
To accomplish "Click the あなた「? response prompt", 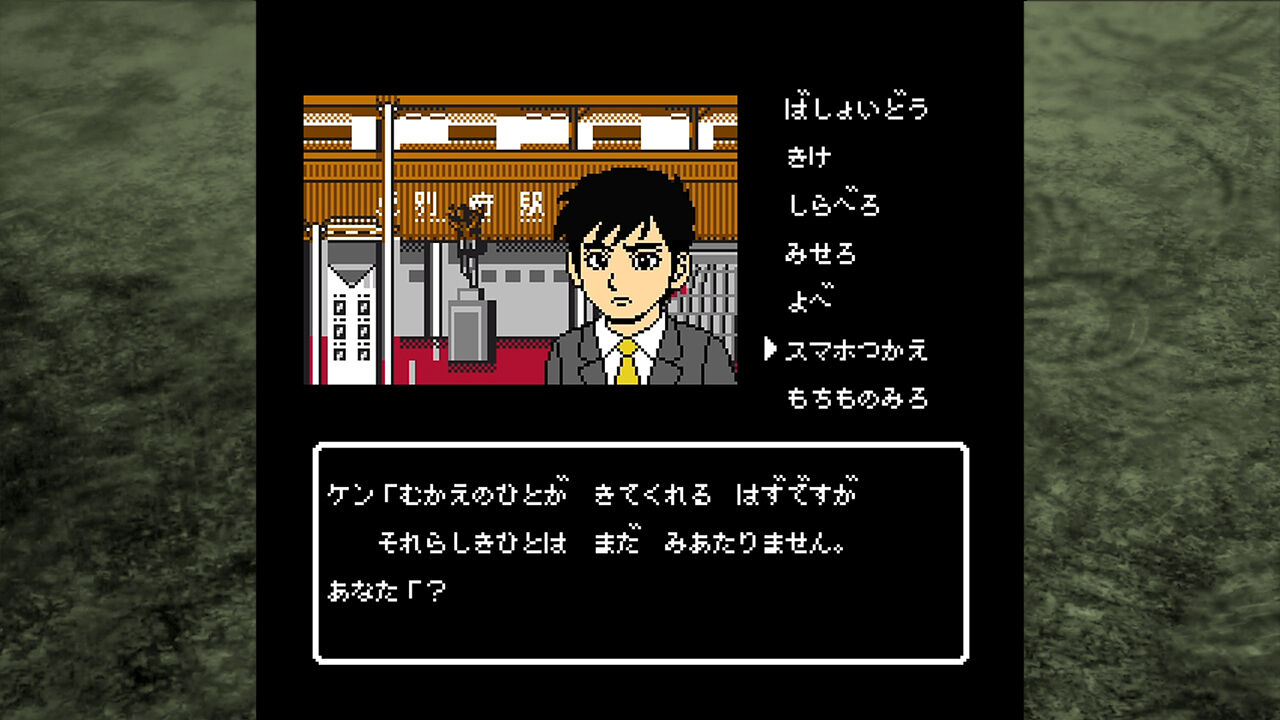I will point(390,590).
